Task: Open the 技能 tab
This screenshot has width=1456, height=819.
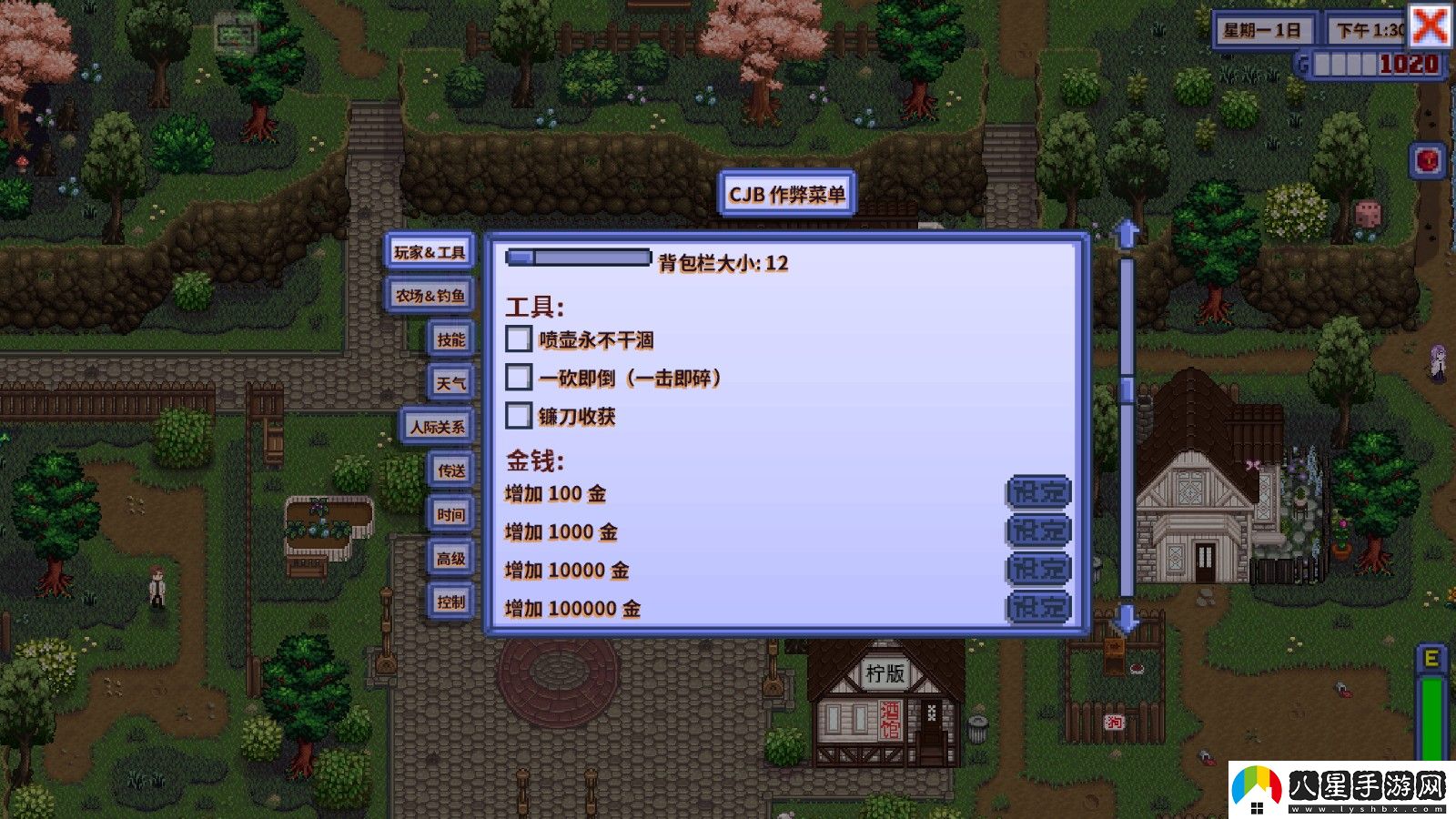Action: (x=451, y=339)
